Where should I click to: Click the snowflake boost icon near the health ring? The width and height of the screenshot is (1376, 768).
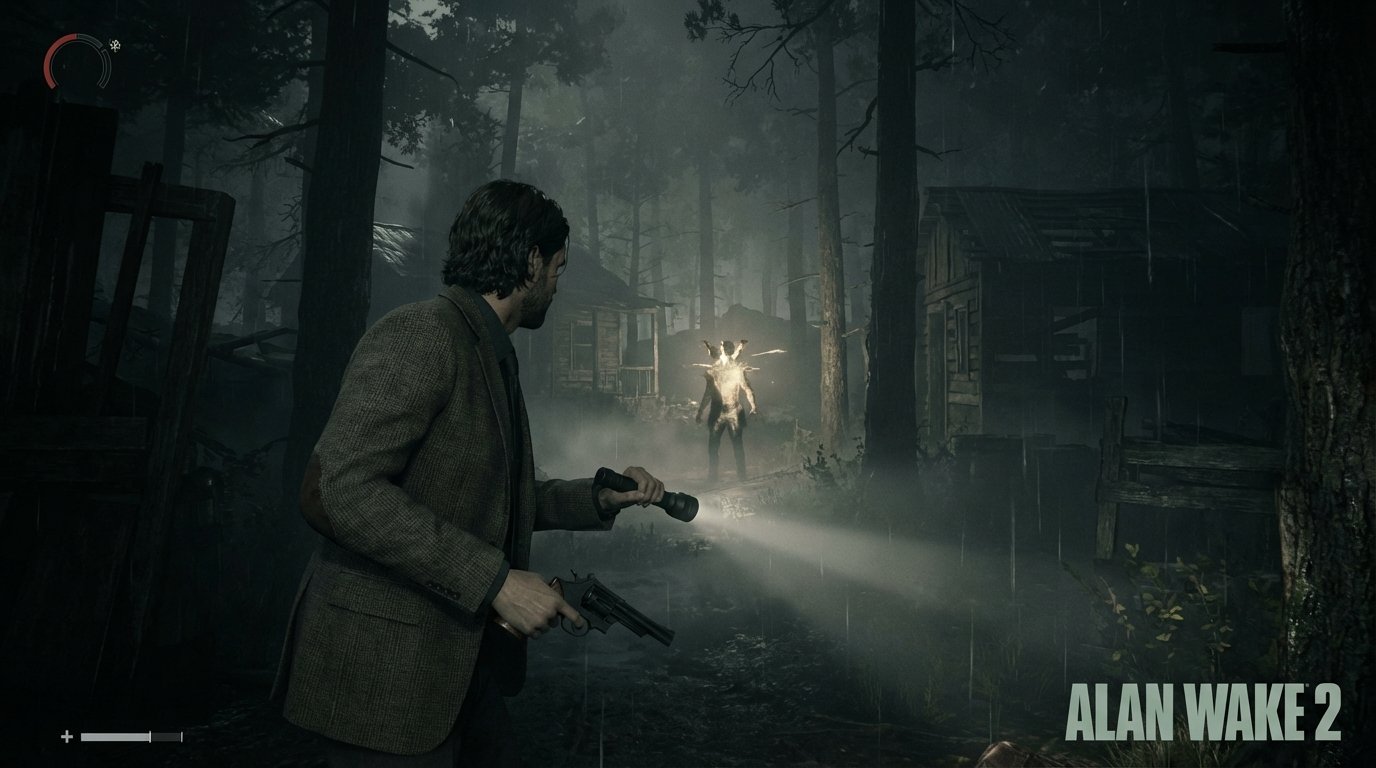pyautogui.click(x=115, y=44)
